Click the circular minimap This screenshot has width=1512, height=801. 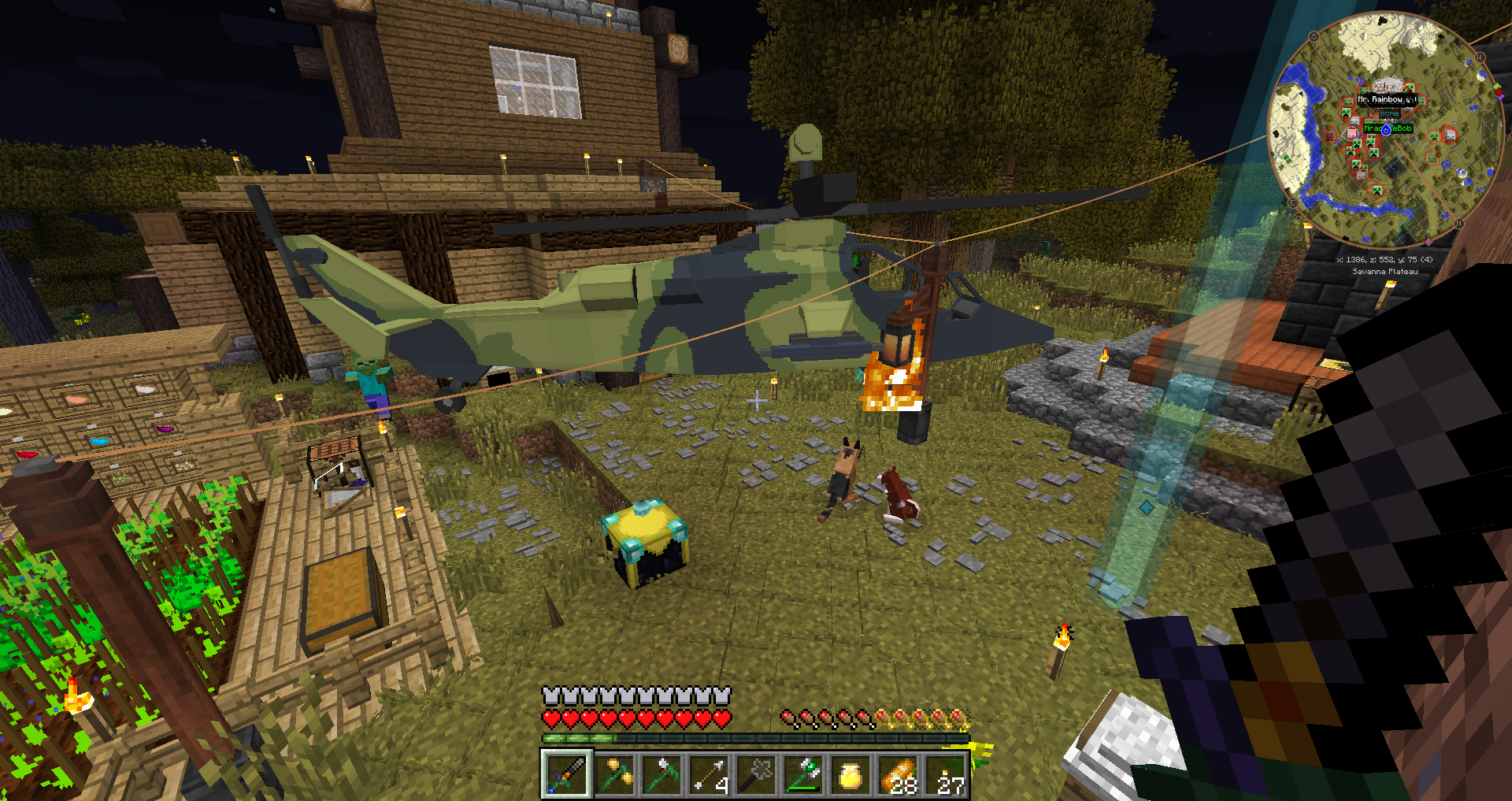1385,131
